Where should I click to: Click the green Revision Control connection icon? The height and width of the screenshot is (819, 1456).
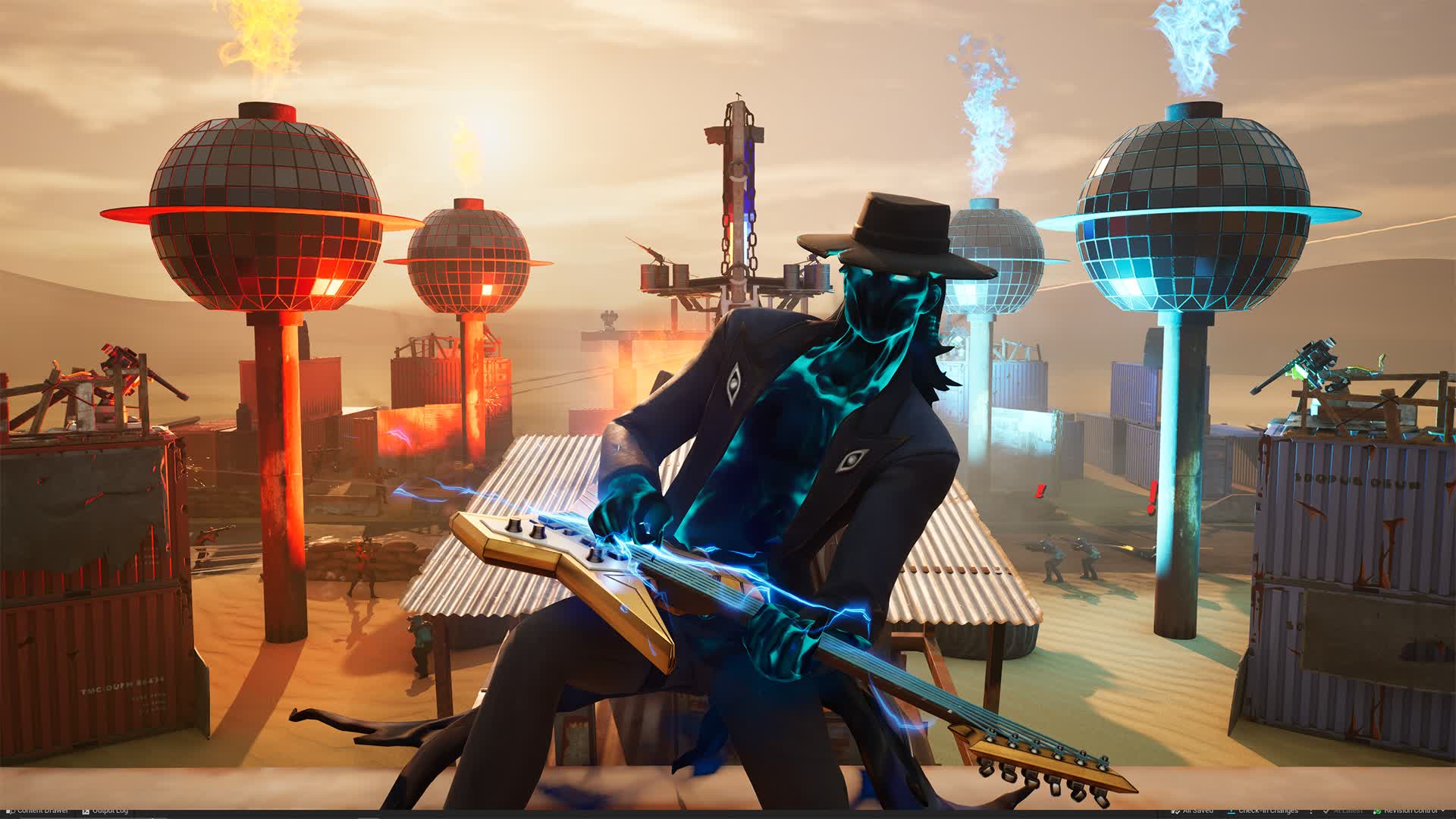(x=1378, y=811)
